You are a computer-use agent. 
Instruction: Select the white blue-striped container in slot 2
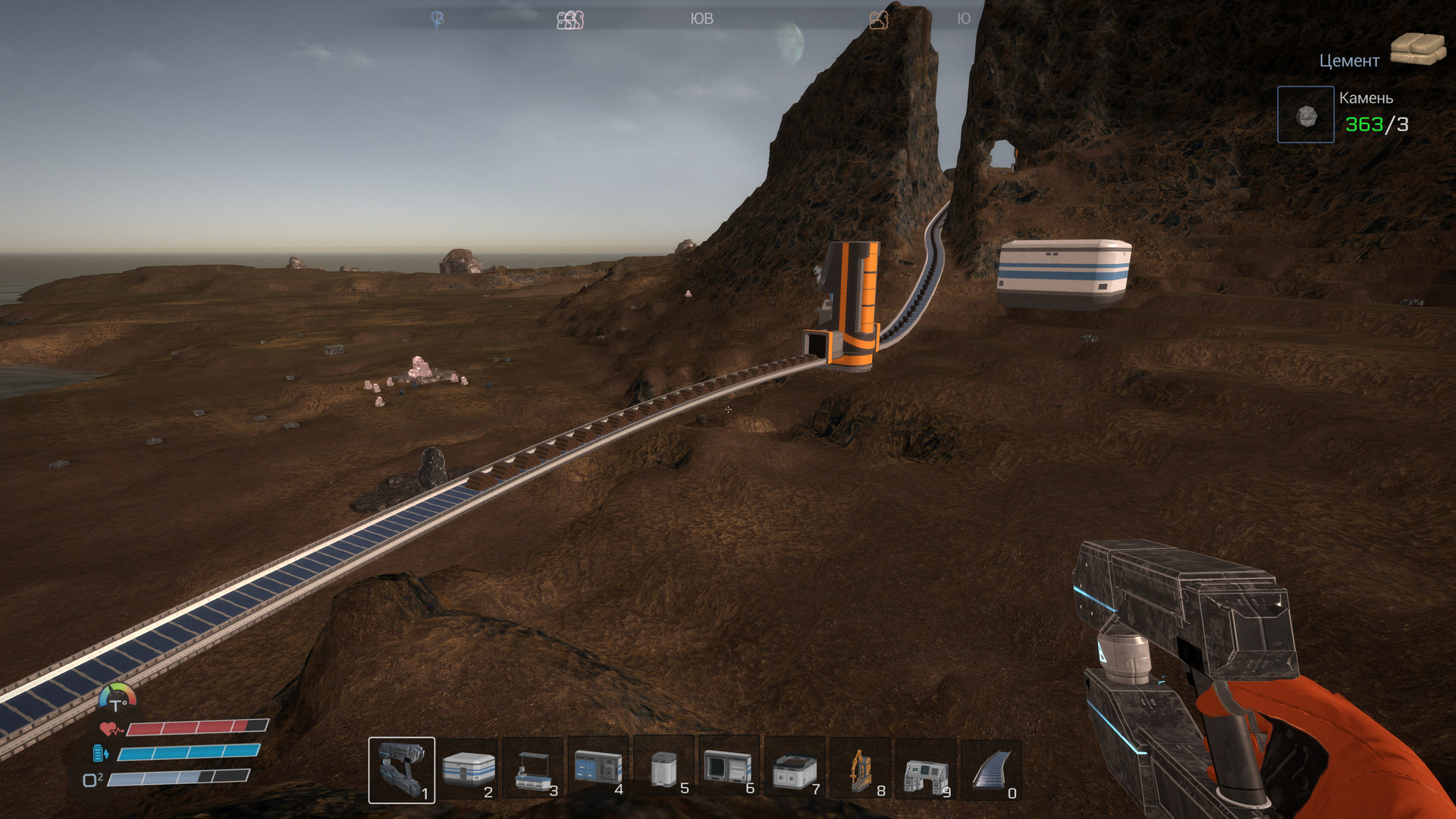click(468, 769)
